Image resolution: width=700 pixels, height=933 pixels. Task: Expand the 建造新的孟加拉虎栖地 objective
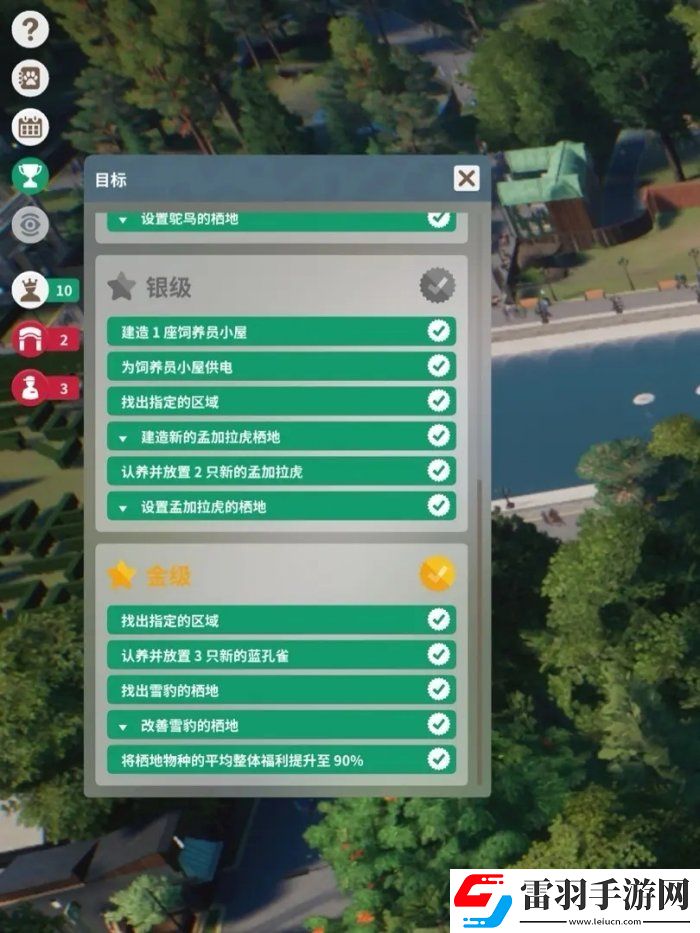tap(124, 437)
